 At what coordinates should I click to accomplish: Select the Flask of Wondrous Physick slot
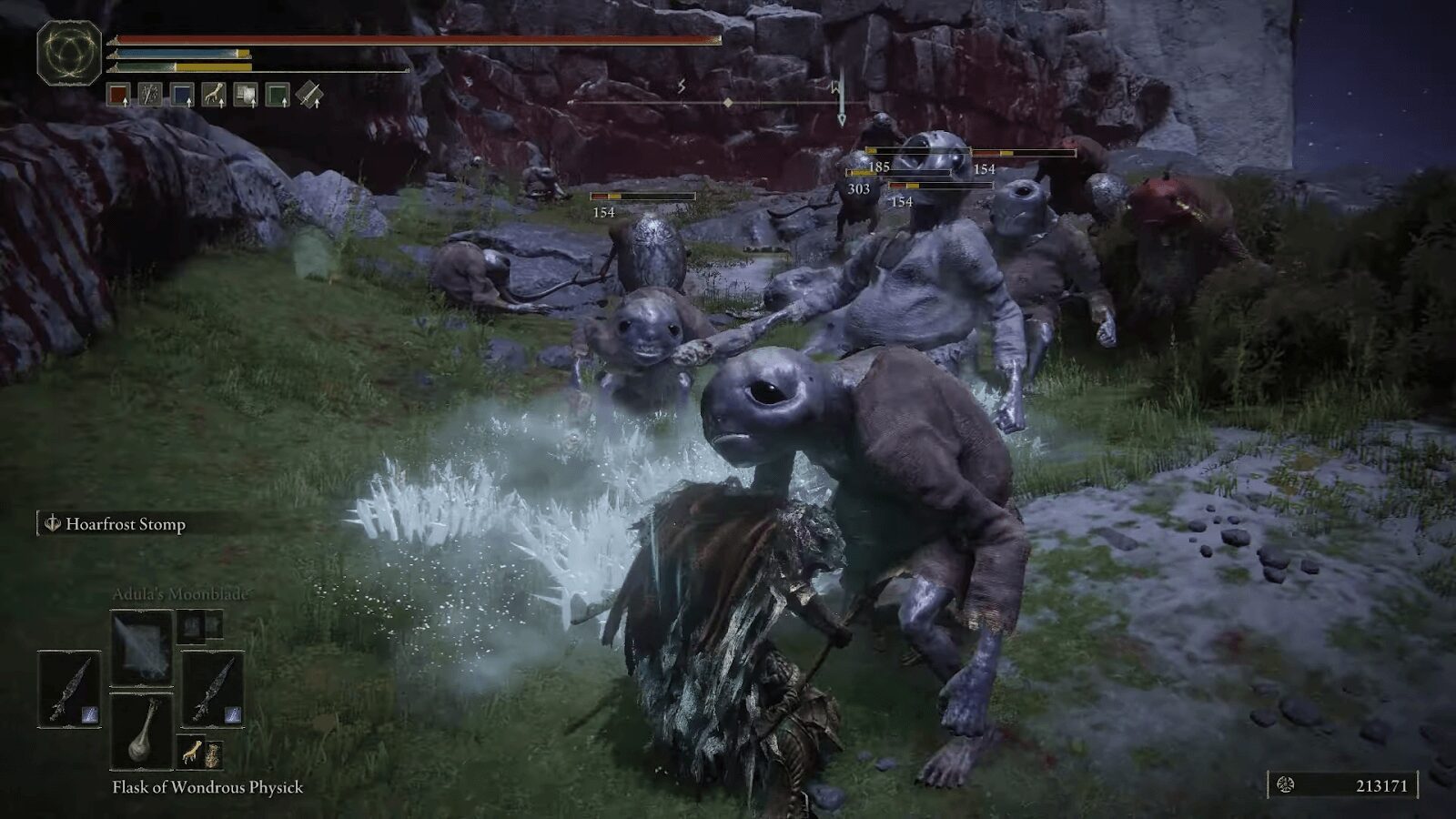click(x=141, y=730)
